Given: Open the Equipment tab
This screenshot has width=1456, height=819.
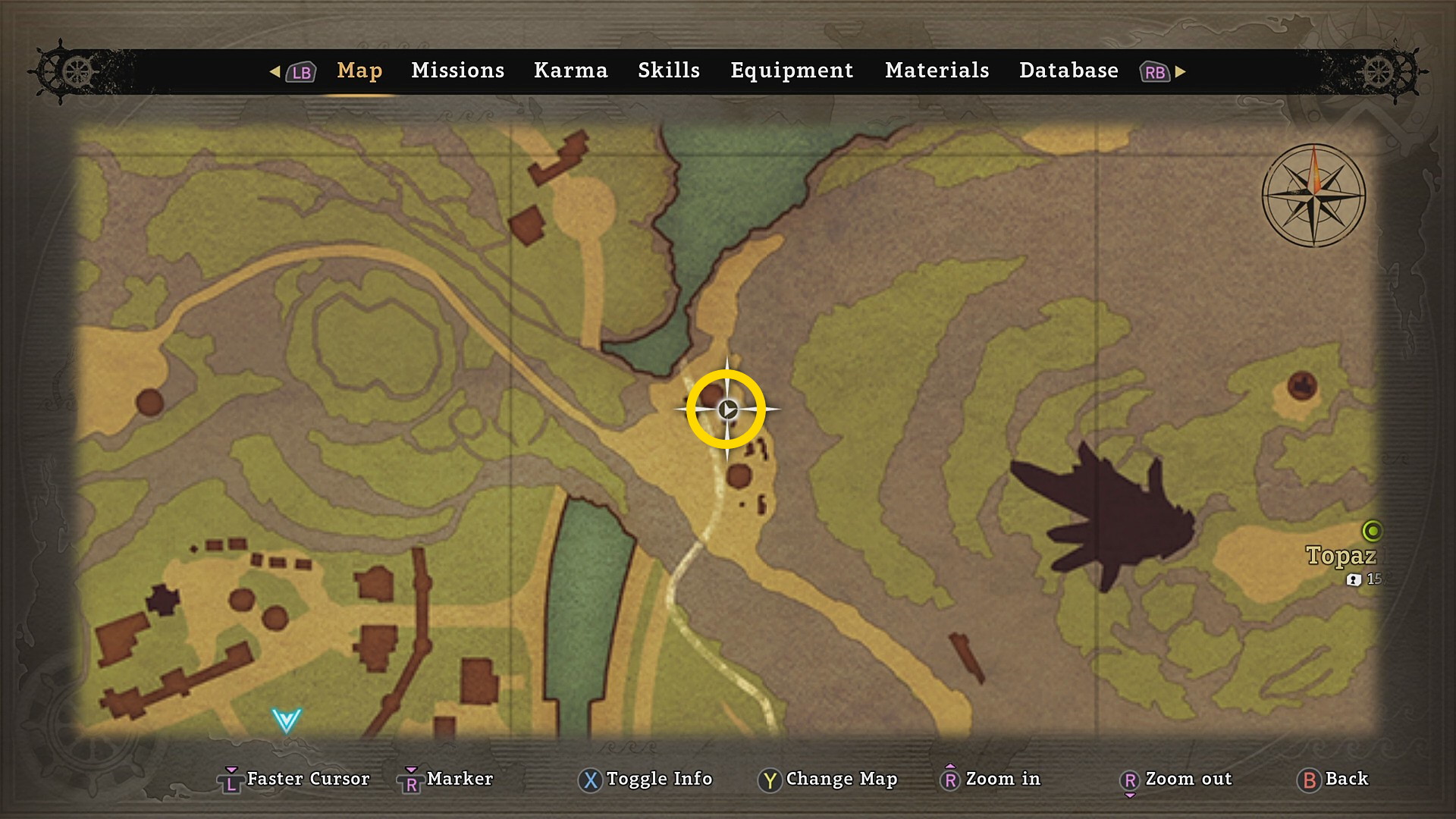Looking at the screenshot, I should [792, 71].
